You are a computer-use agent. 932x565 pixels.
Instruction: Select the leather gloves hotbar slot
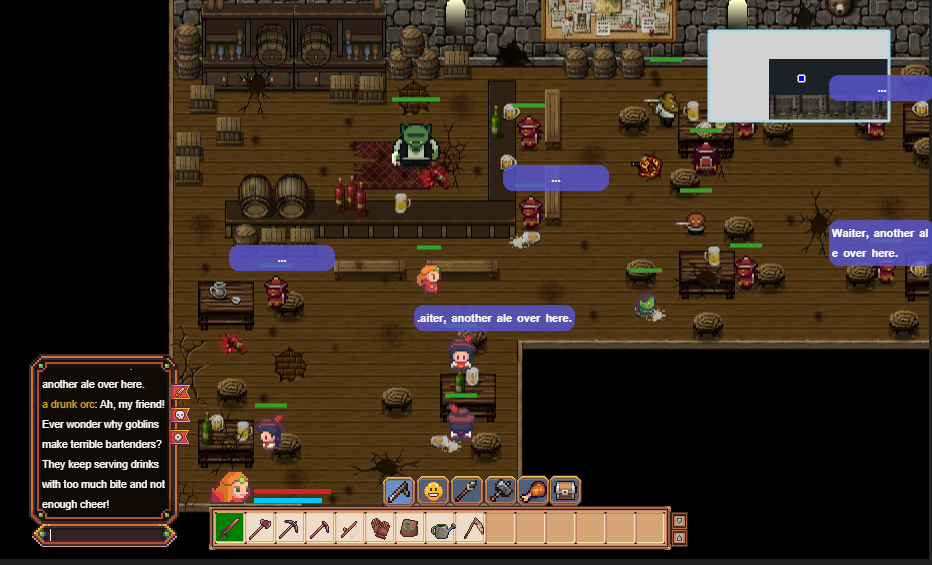click(x=380, y=528)
